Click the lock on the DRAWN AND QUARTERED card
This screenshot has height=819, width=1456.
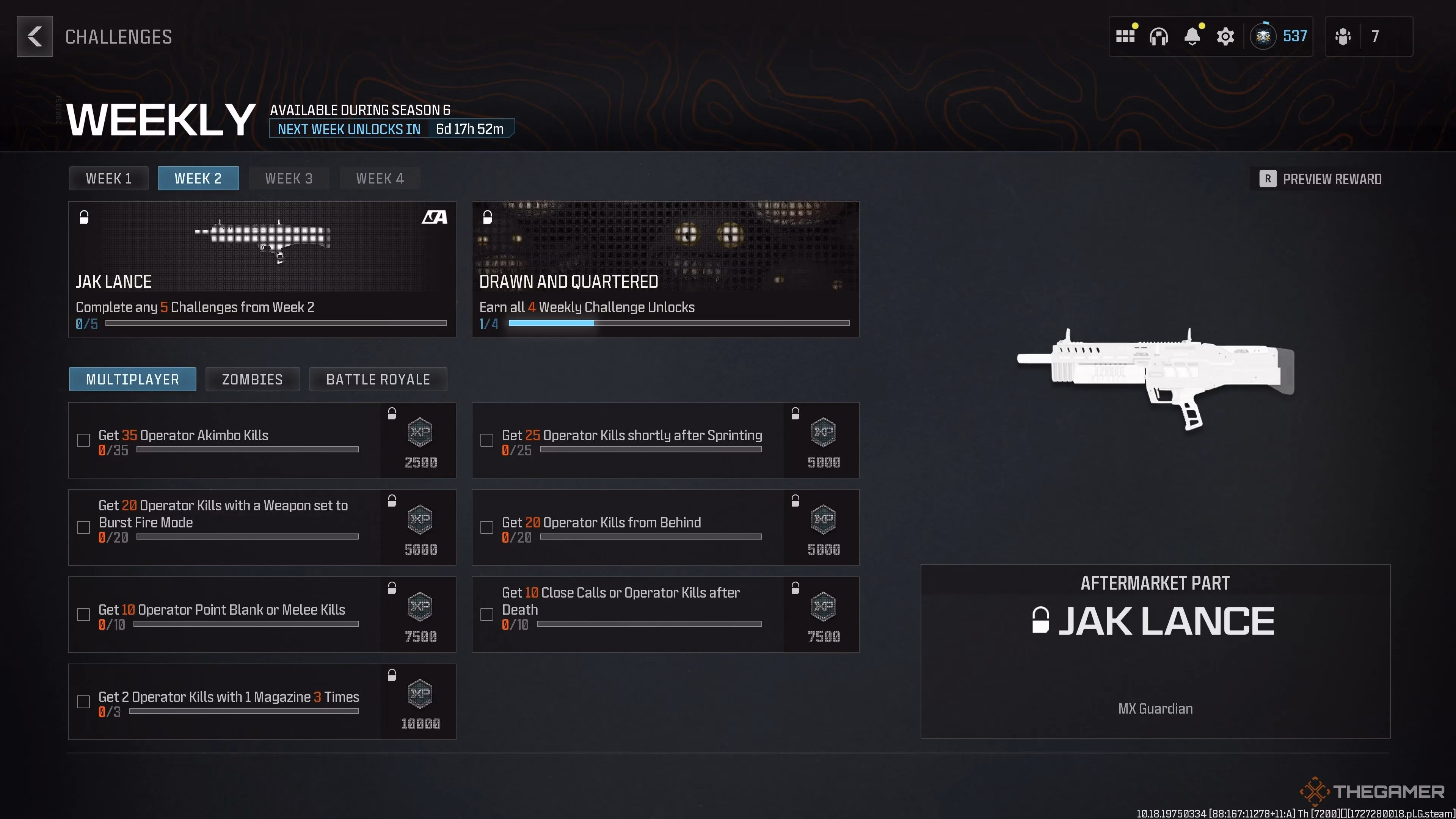coord(487,218)
